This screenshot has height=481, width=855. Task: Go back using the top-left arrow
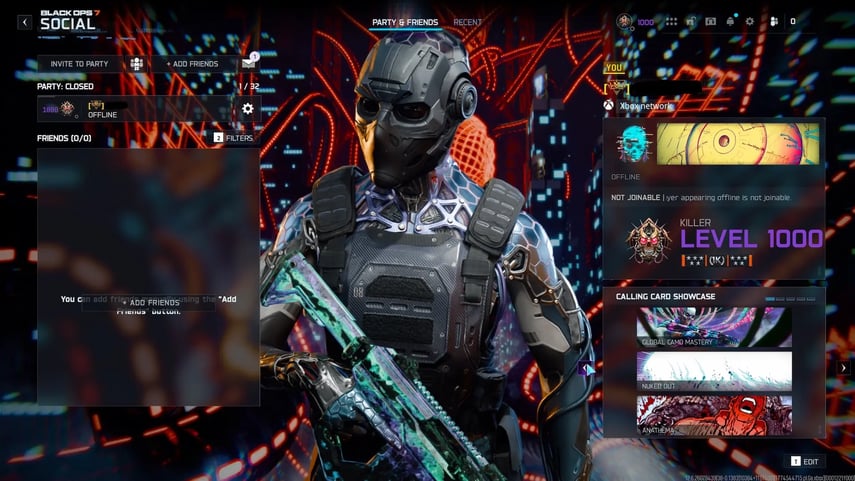[25, 22]
